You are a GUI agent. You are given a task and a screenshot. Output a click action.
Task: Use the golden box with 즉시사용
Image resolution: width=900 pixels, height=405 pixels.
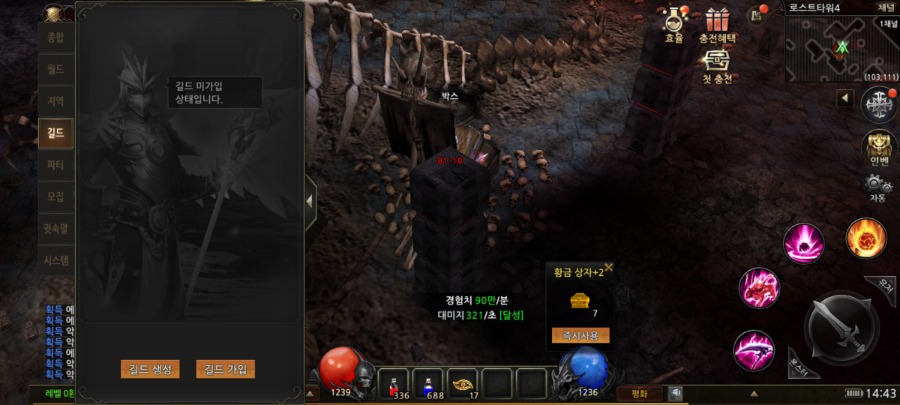[581, 335]
